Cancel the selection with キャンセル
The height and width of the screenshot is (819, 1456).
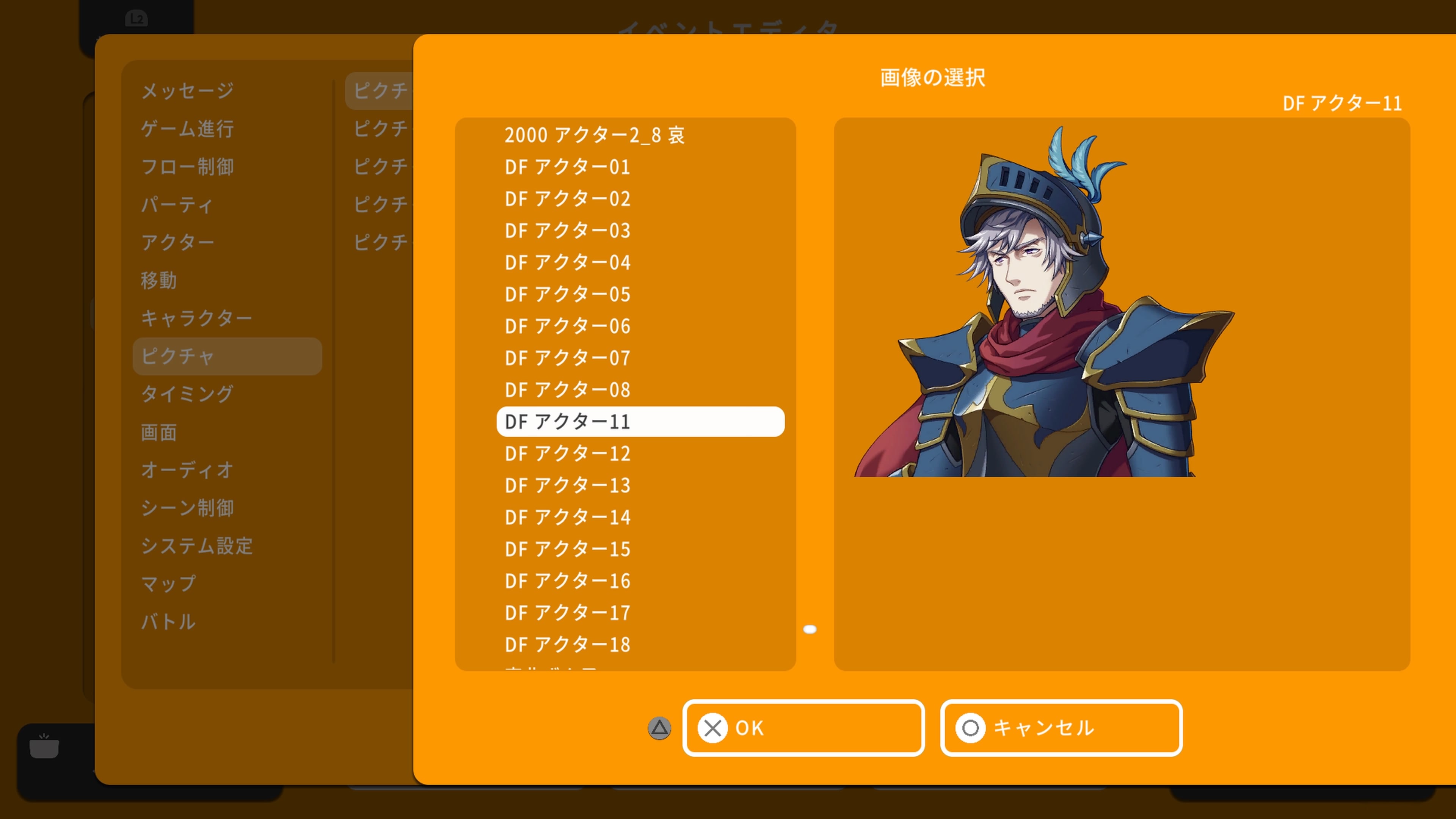(1061, 728)
